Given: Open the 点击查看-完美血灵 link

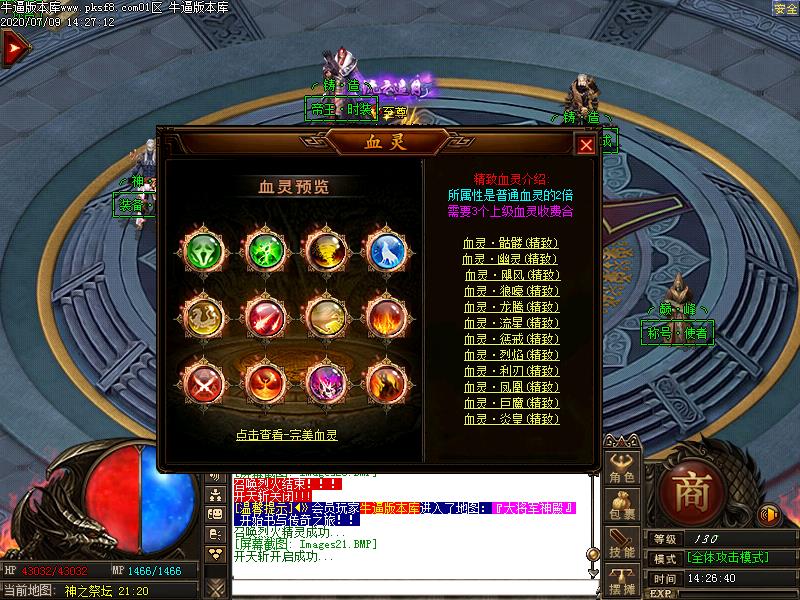Looking at the screenshot, I should click(287, 435).
